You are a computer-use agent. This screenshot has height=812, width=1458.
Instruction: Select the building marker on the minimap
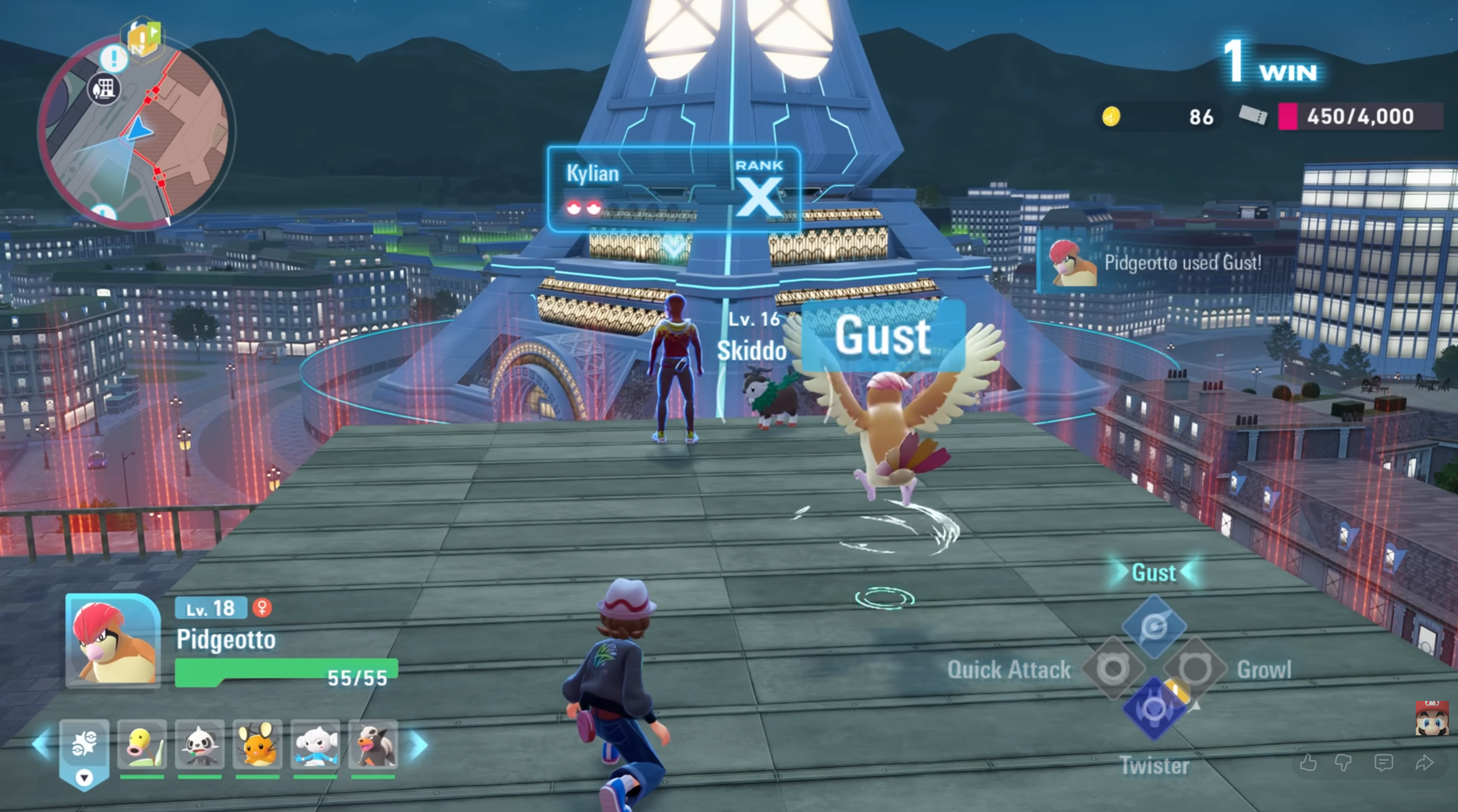tap(104, 89)
